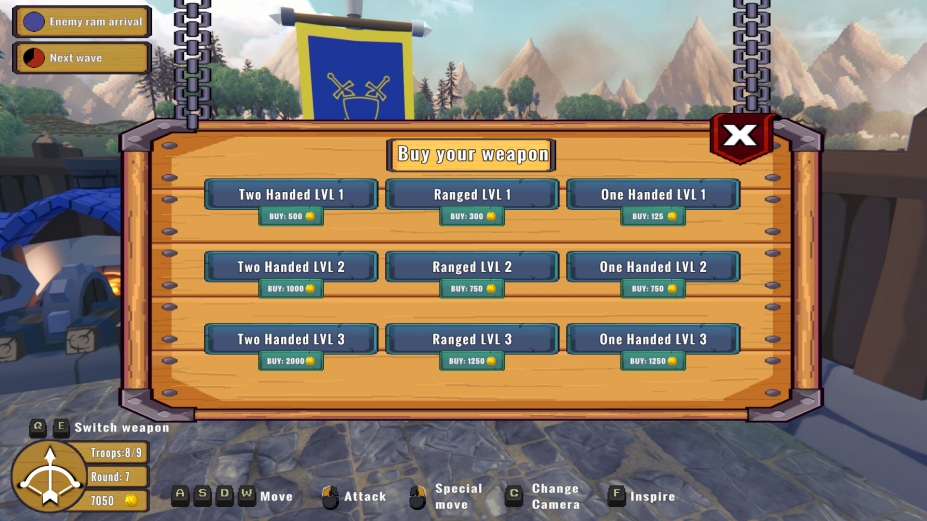Buy Ranged LVL 2 for 750
Screen dimensions: 927x521
click(x=472, y=289)
